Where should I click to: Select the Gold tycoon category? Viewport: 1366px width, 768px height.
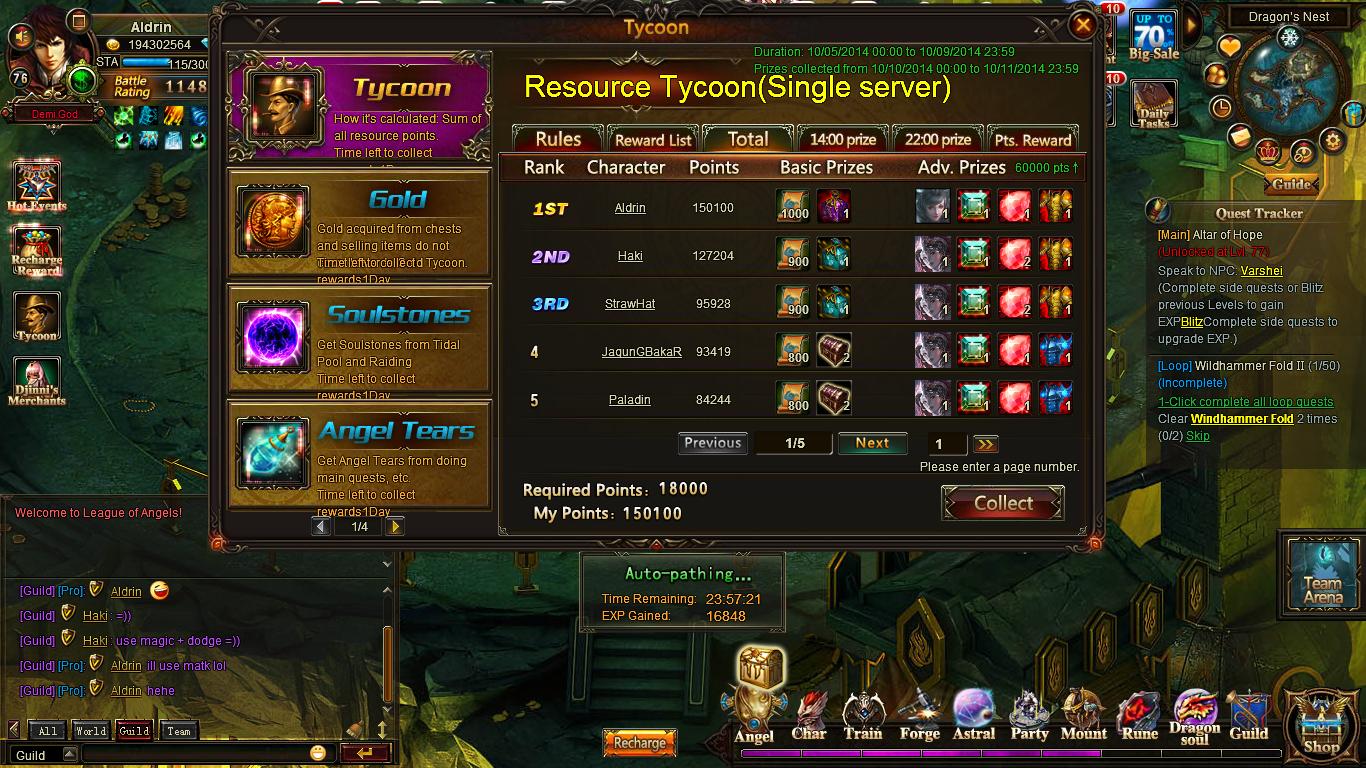coord(360,223)
